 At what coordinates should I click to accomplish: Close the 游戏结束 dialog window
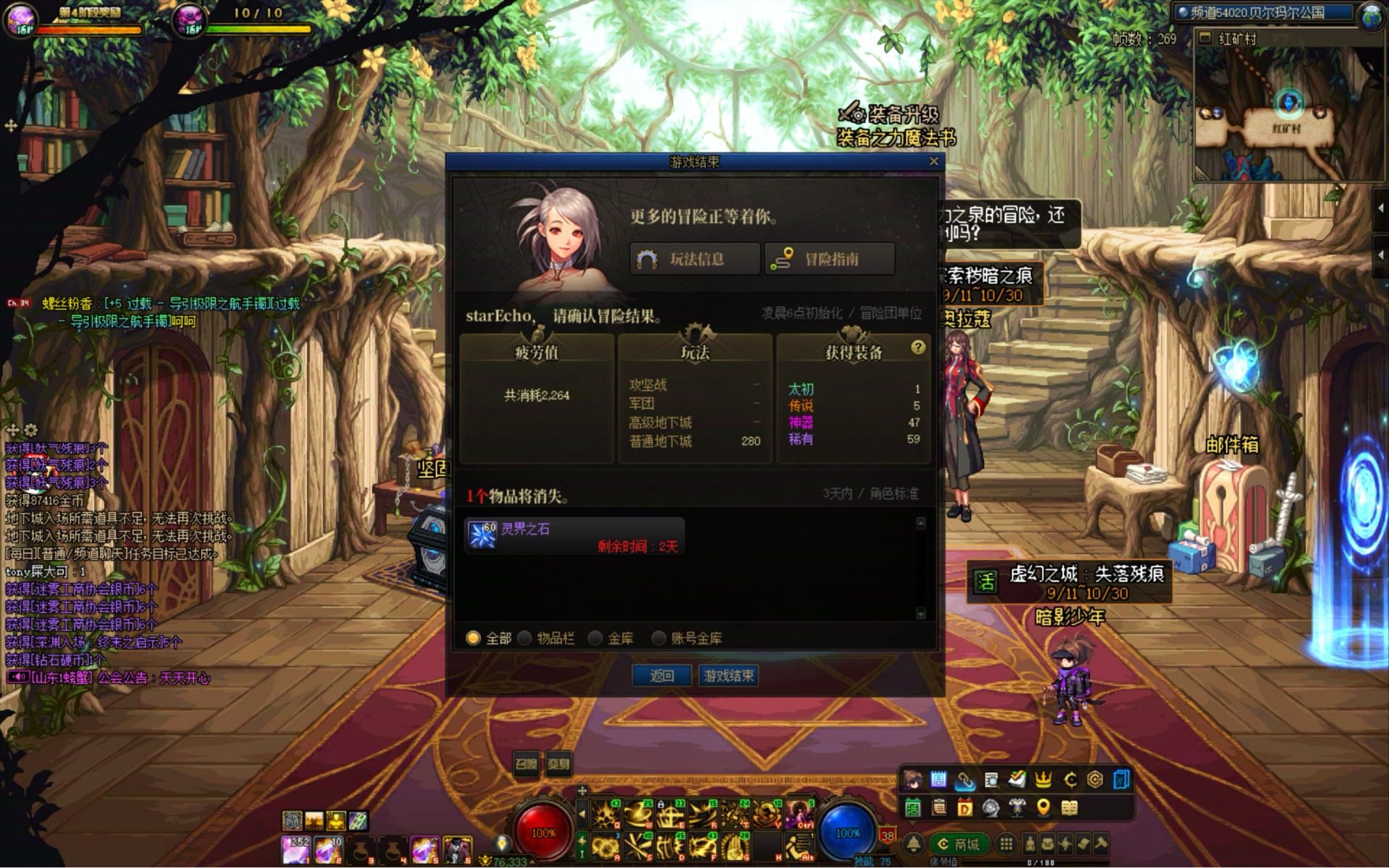[933, 161]
